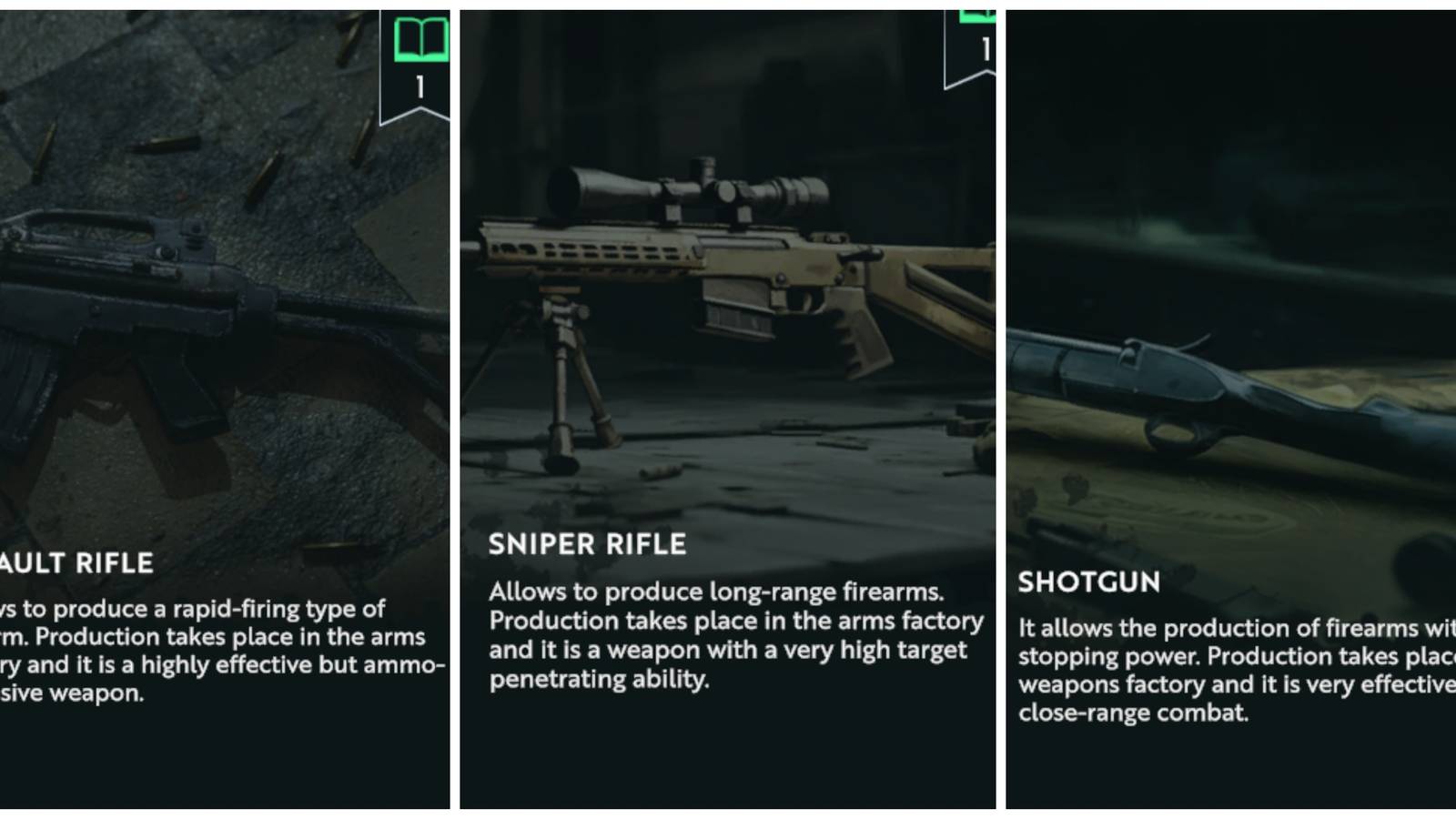This screenshot has height=819, width=1456.
Task: Enable research for the Shotgun card
Action: click(1228, 409)
